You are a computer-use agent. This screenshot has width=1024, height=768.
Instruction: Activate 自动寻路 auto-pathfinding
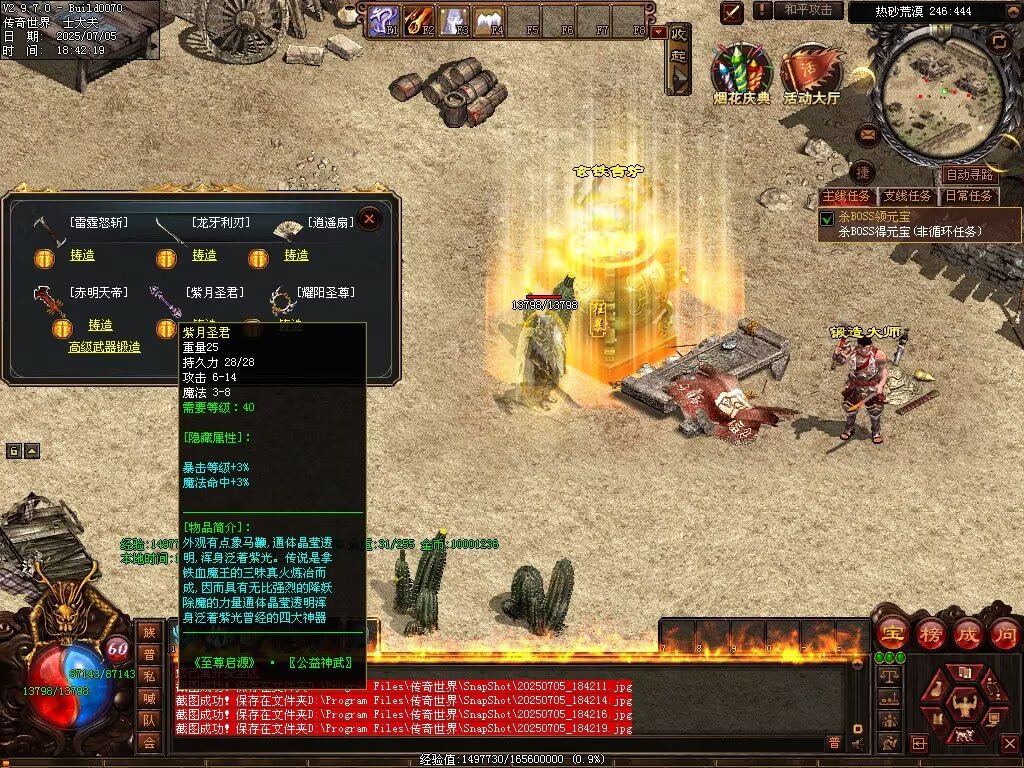pyautogui.click(x=969, y=175)
